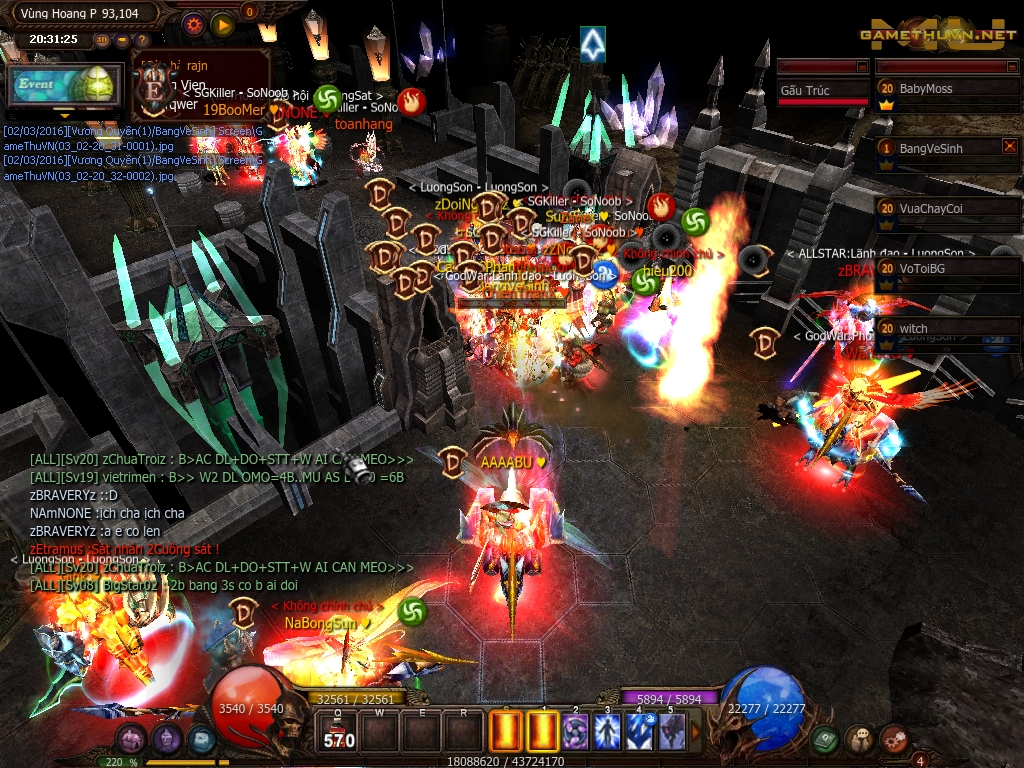This screenshot has height=768, width=1024.
Task: Open the Event egg banner
Action: tap(61, 86)
